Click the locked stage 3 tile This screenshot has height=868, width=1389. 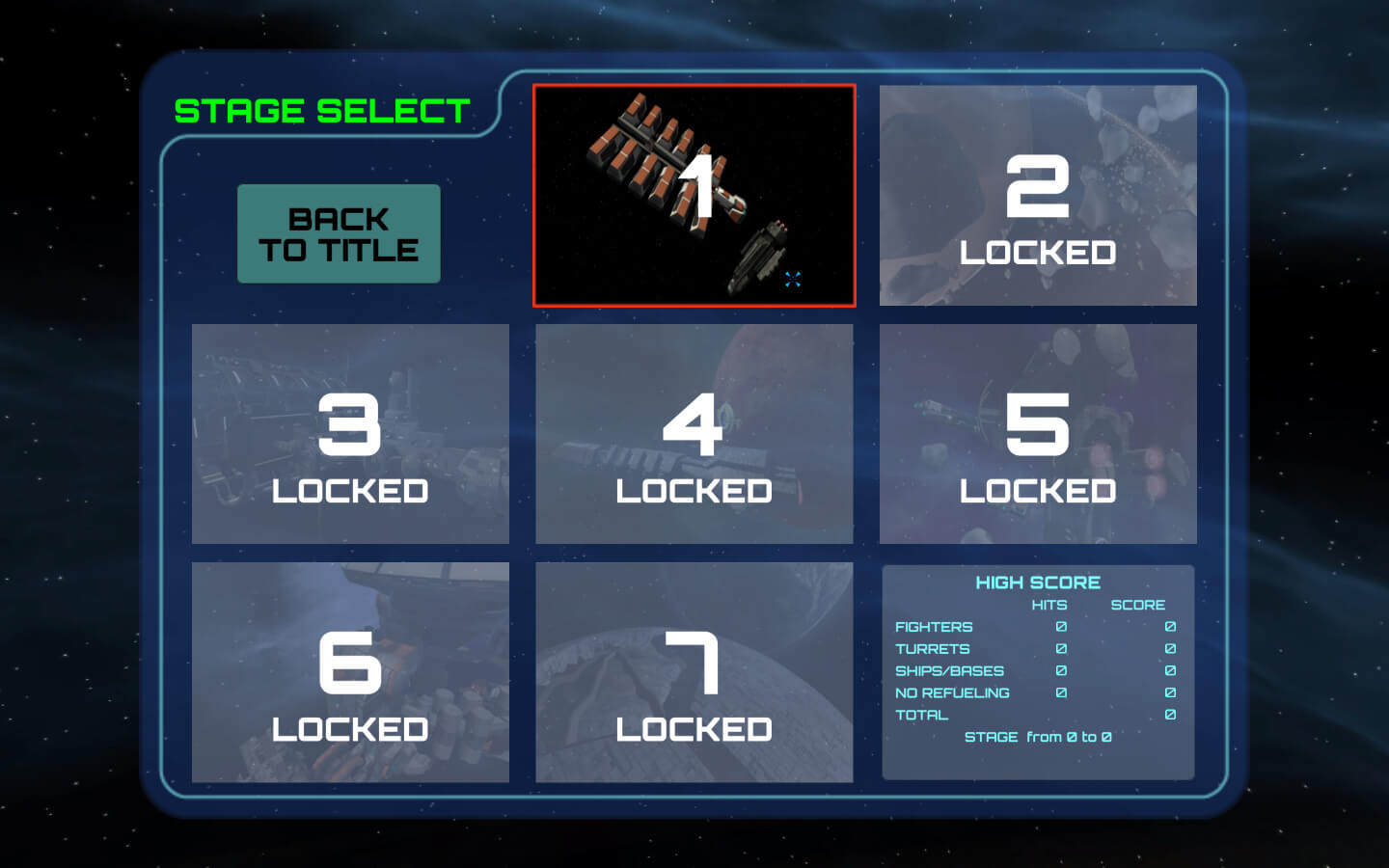click(350, 434)
